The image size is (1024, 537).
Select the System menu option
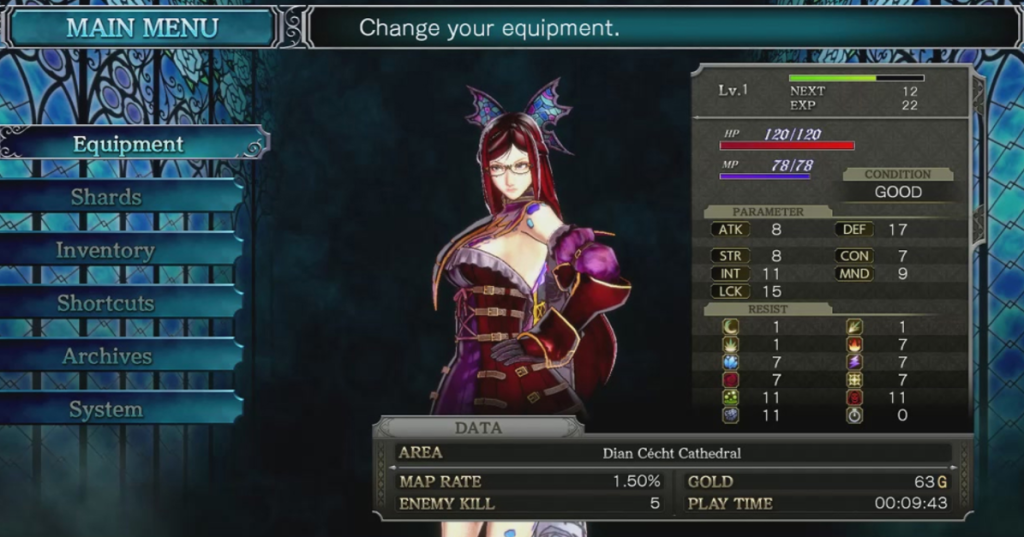coord(105,409)
